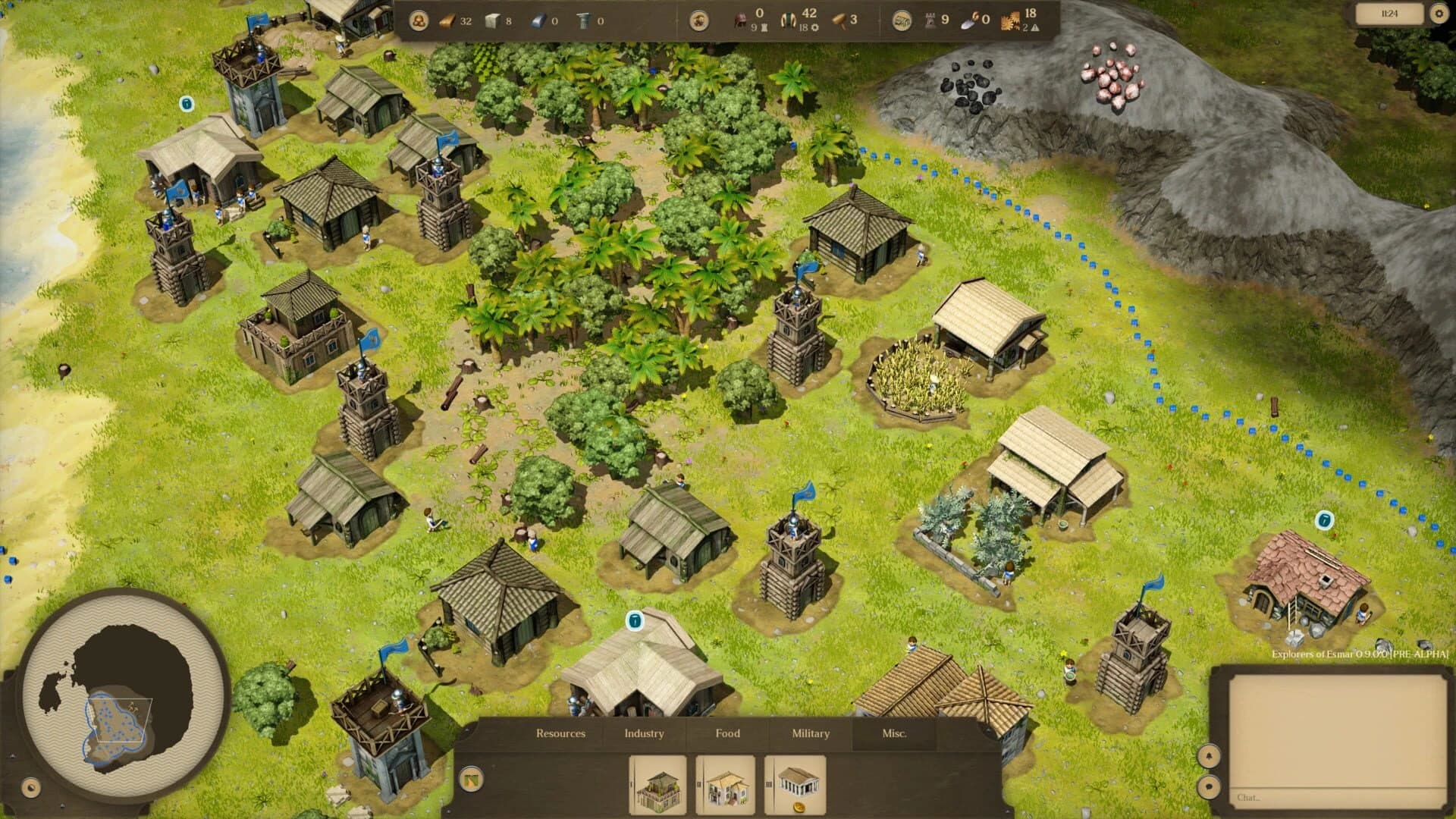This screenshot has height=819, width=1456.
Task: Toggle the bell notifications button
Action: point(1209,755)
